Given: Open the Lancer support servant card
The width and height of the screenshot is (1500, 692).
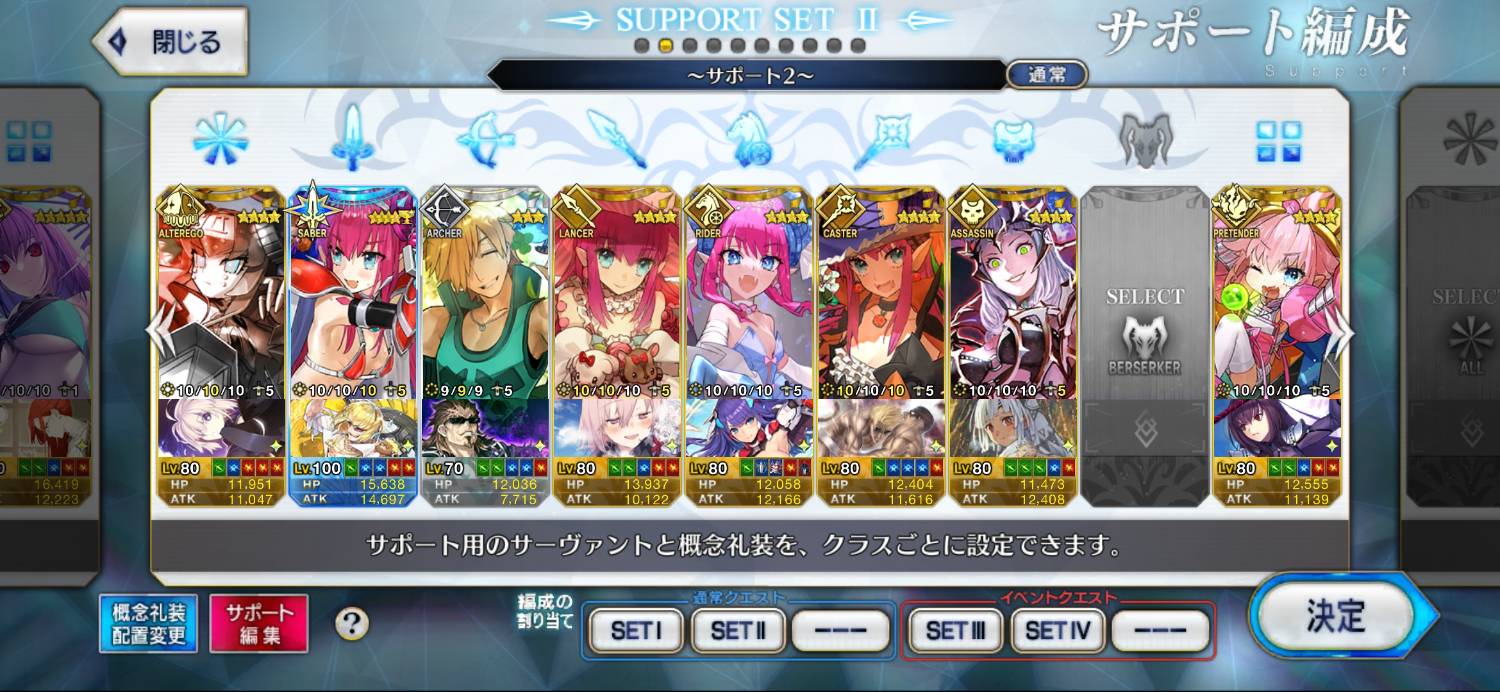Looking at the screenshot, I should coord(617,300).
